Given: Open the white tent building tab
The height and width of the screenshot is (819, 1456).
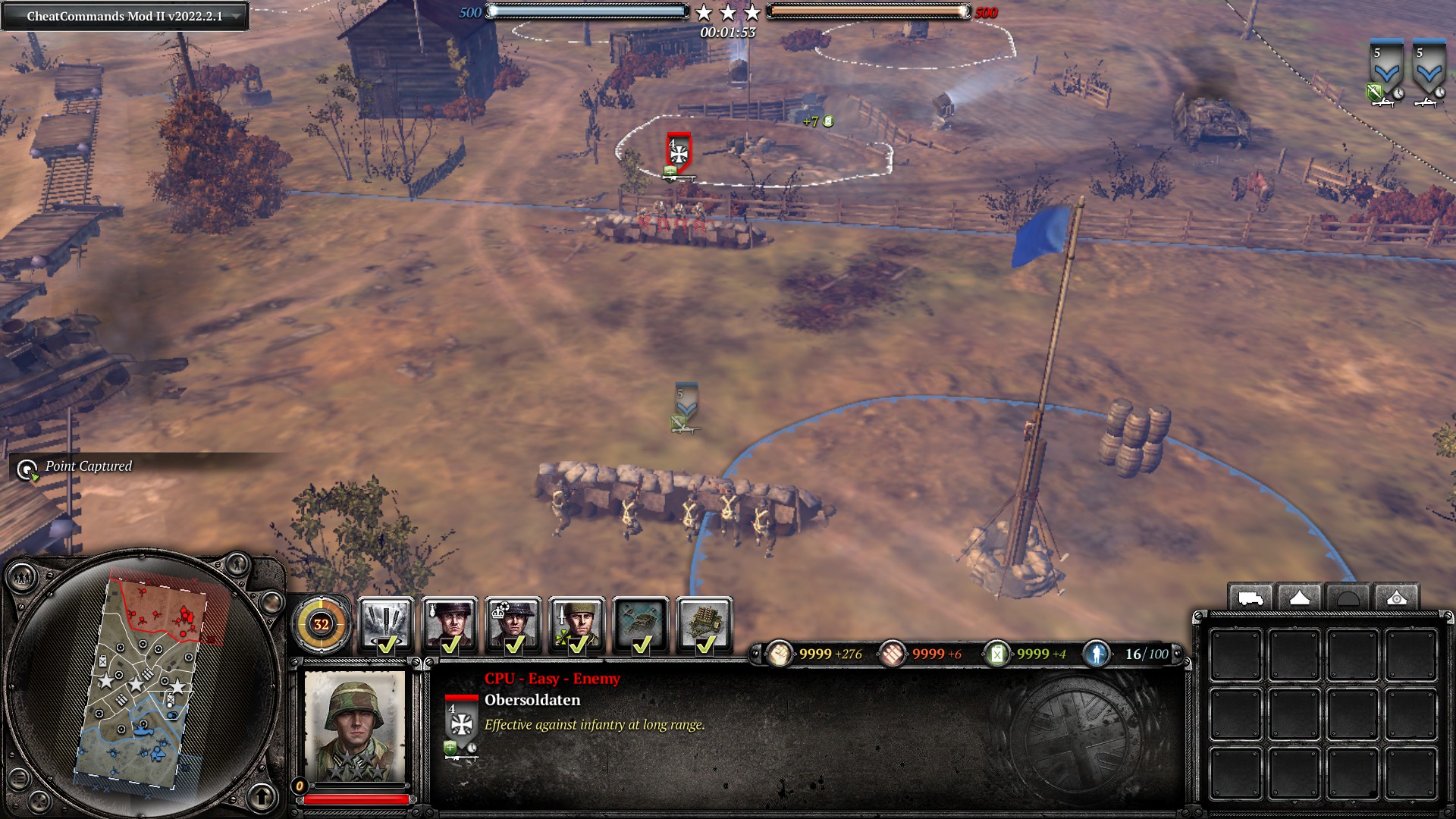Looking at the screenshot, I should click(x=1299, y=598).
